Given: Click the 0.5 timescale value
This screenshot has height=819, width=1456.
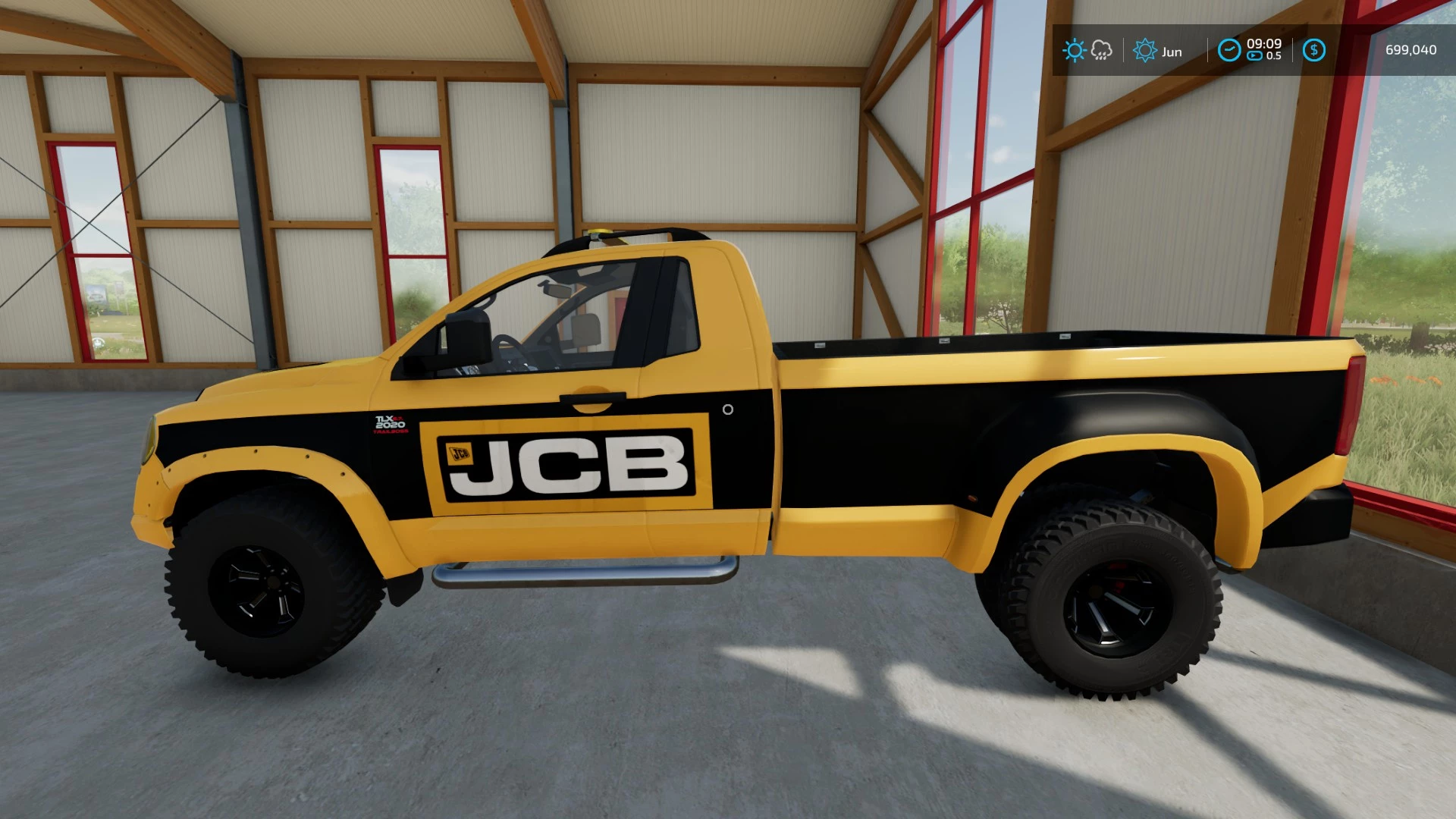Looking at the screenshot, I should [x=1275, y=55].
